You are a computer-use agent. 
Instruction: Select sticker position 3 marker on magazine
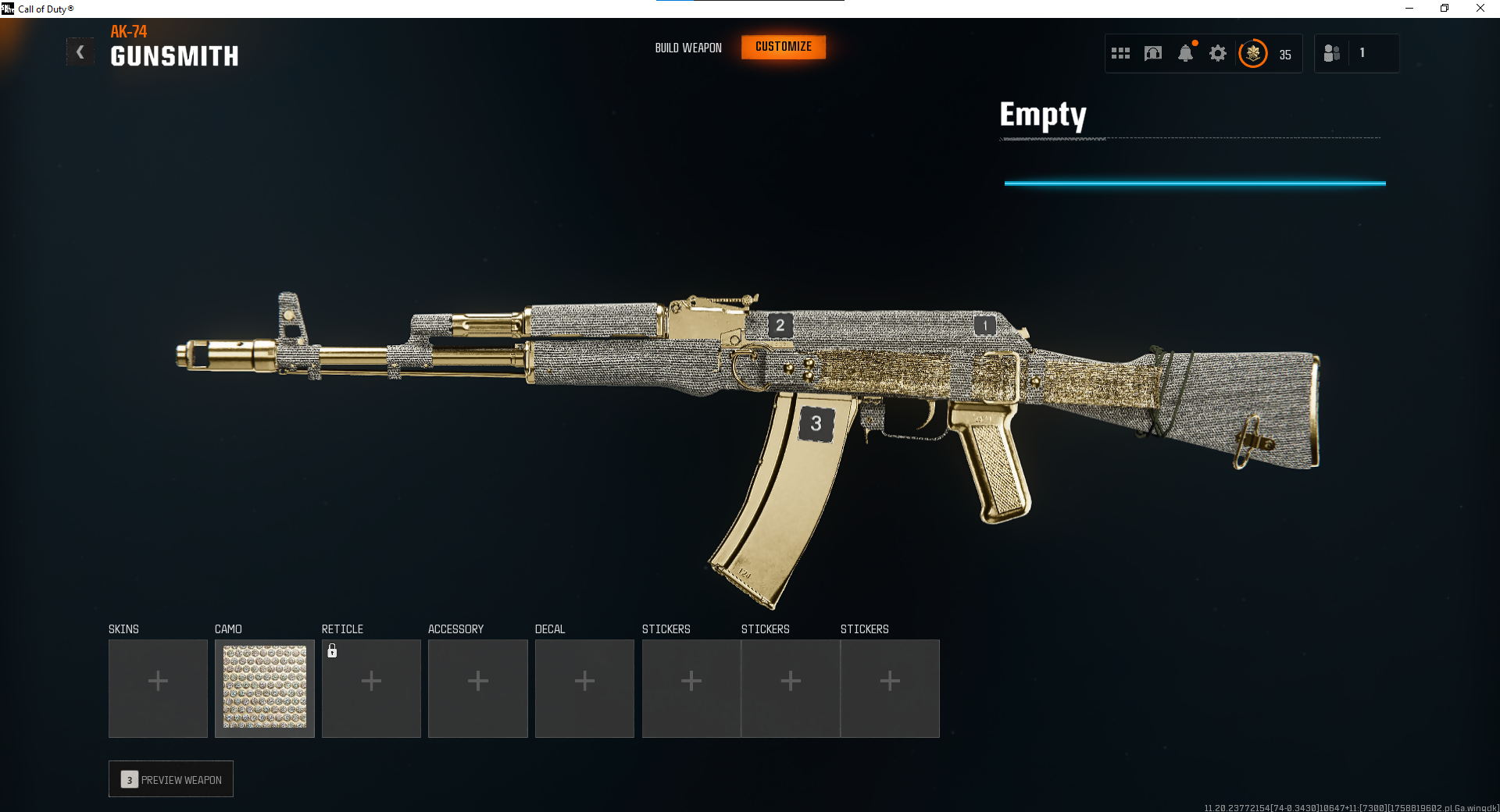pos(816,424)
